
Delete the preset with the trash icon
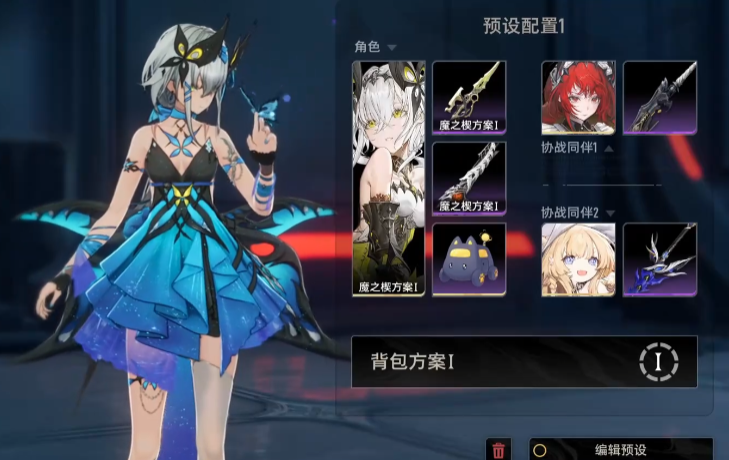(499, 451)
